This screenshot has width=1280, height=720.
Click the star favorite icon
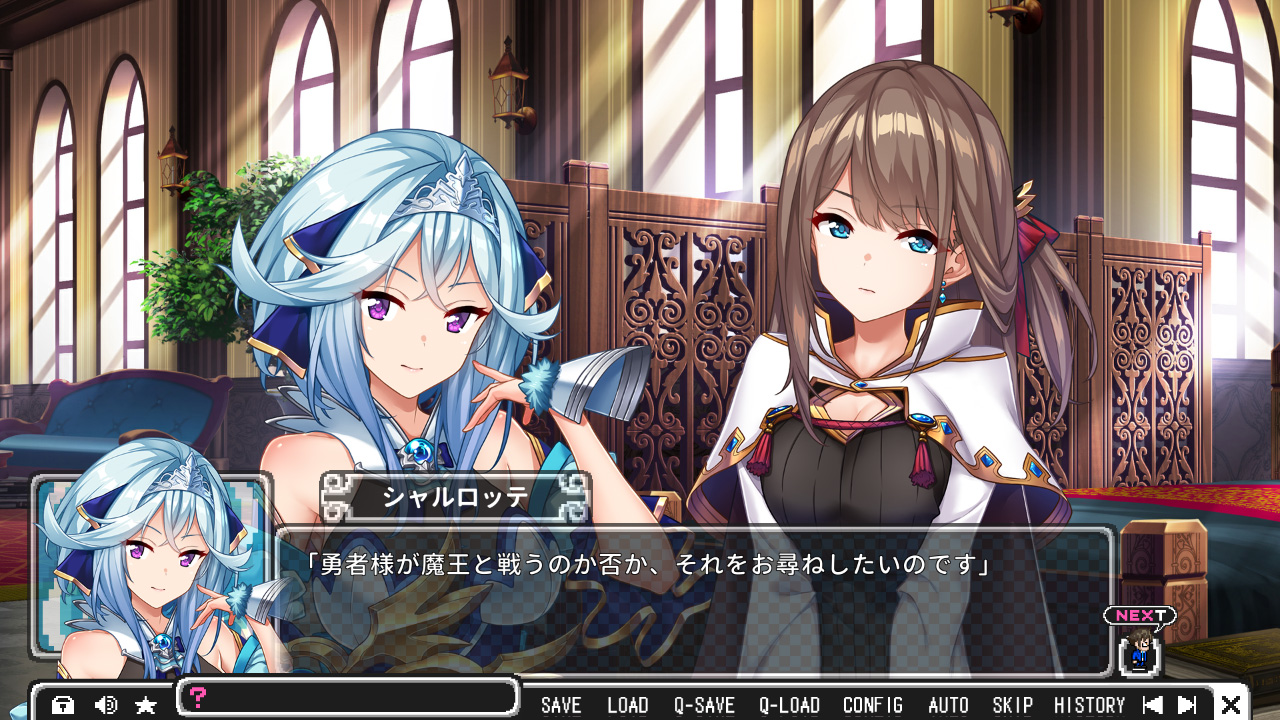(x=146, y=705)
